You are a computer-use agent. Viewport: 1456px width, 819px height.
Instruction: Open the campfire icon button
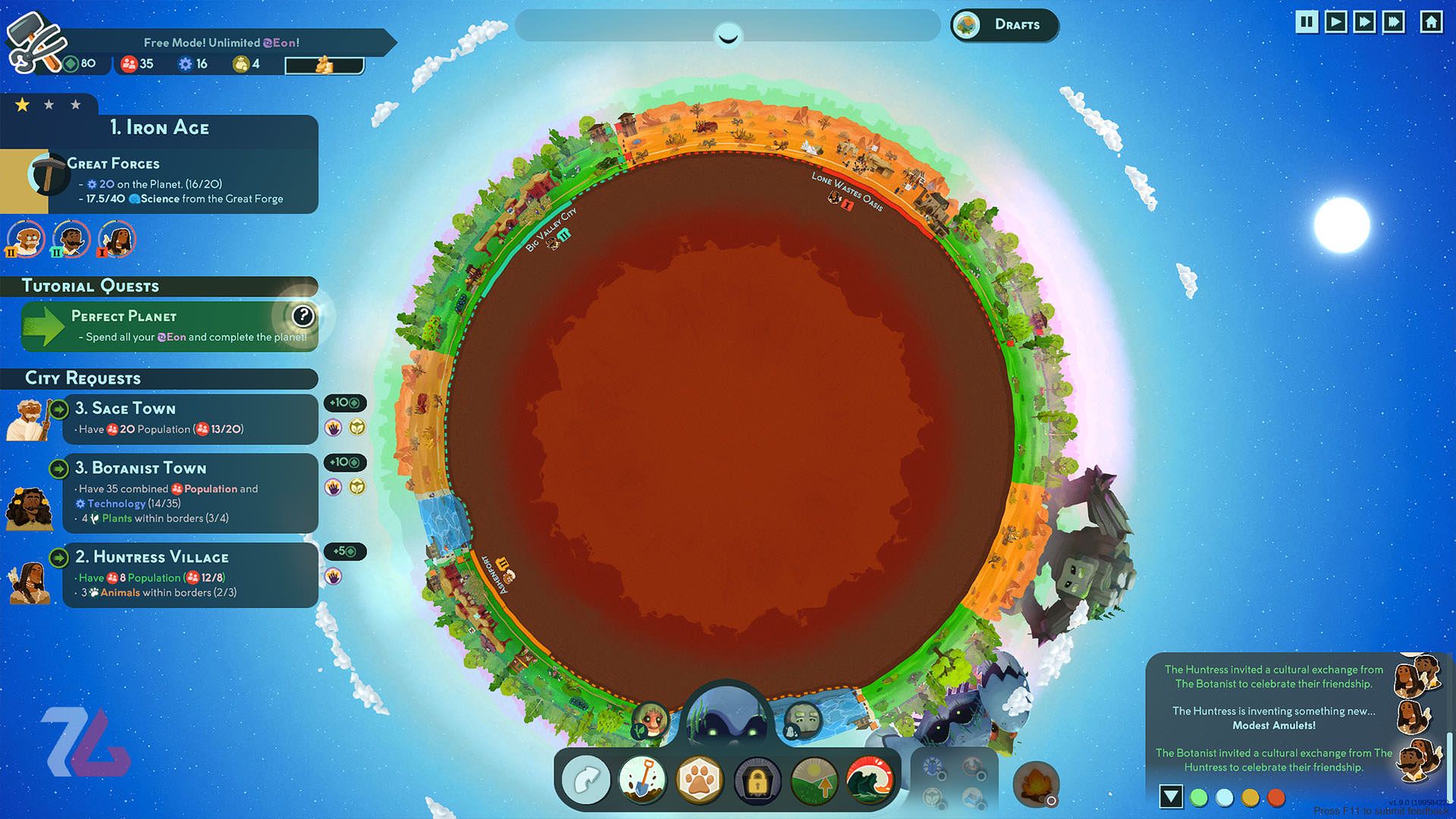click(x=1035, y=783)
